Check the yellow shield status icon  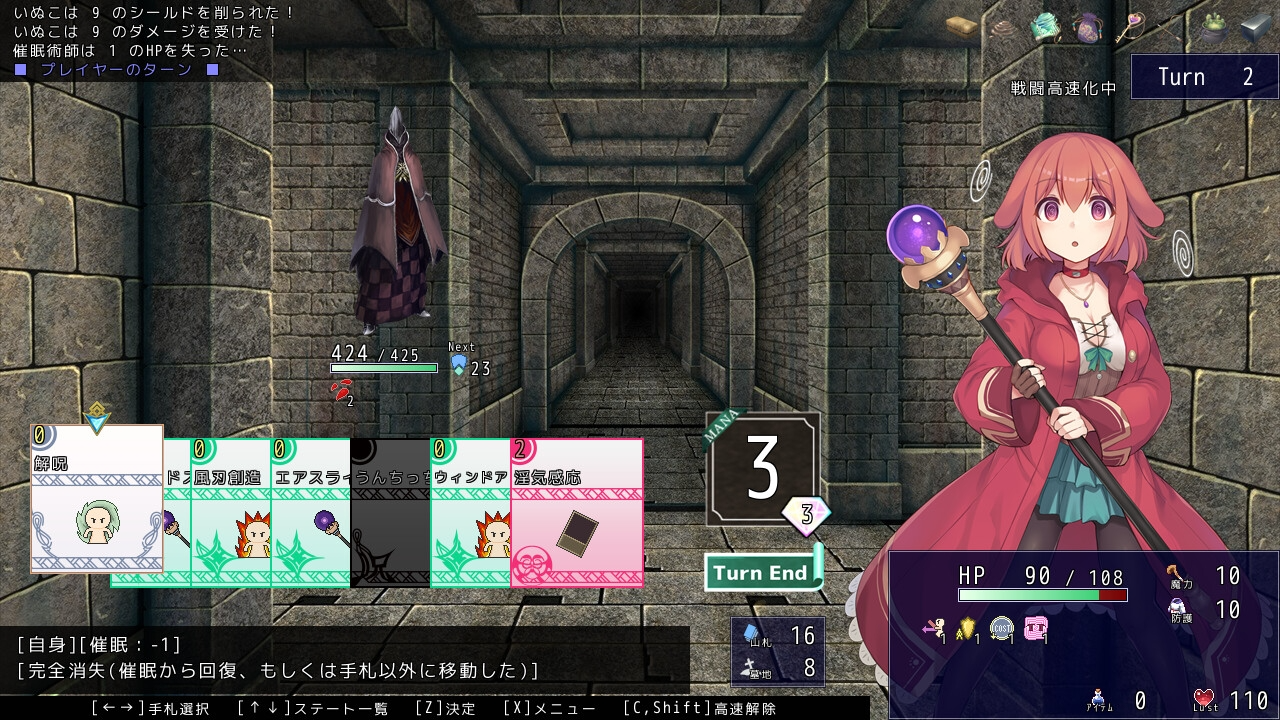(x=968, y=629)
